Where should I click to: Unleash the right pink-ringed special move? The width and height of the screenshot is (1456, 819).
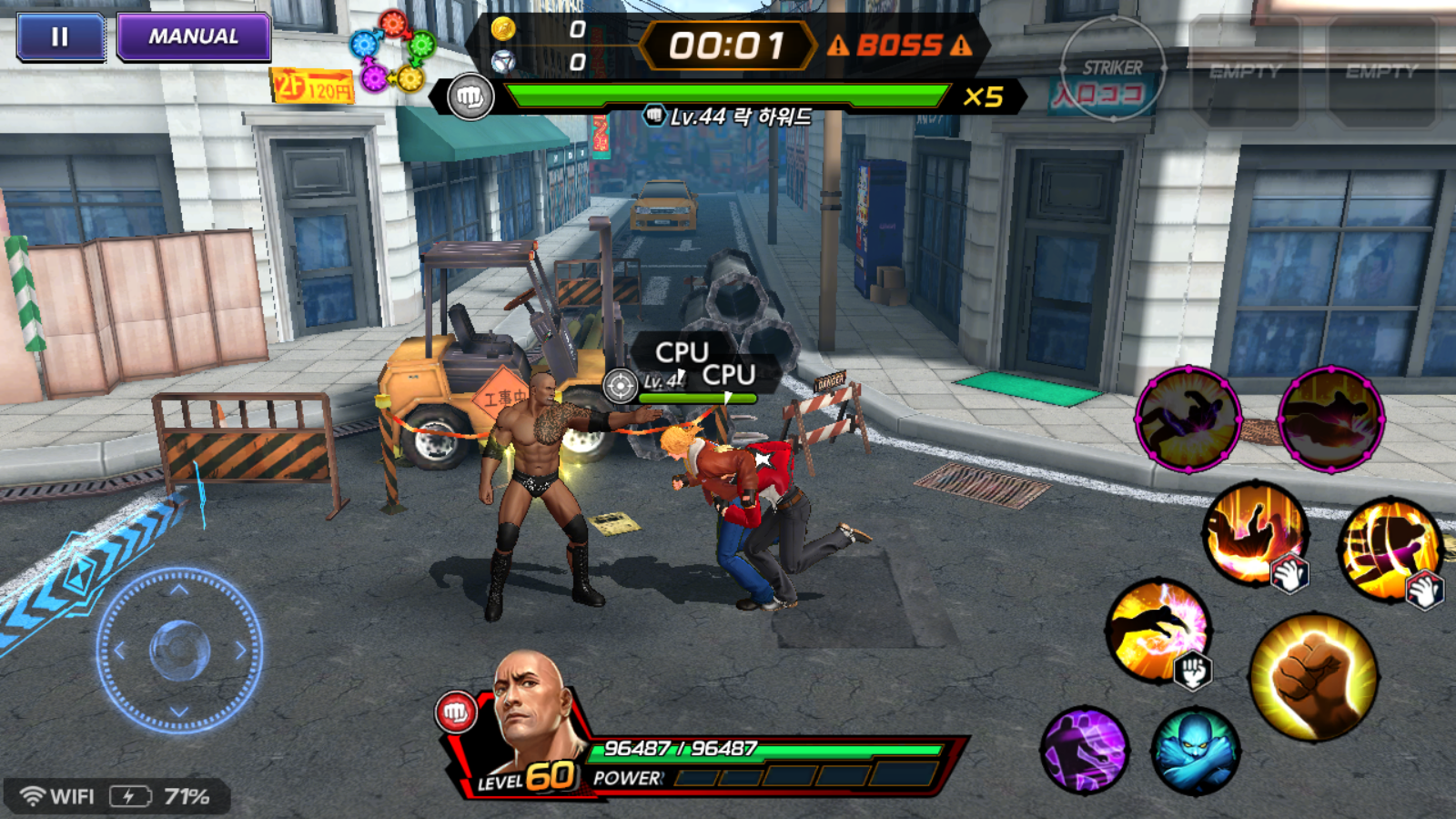click(1330, 420)
